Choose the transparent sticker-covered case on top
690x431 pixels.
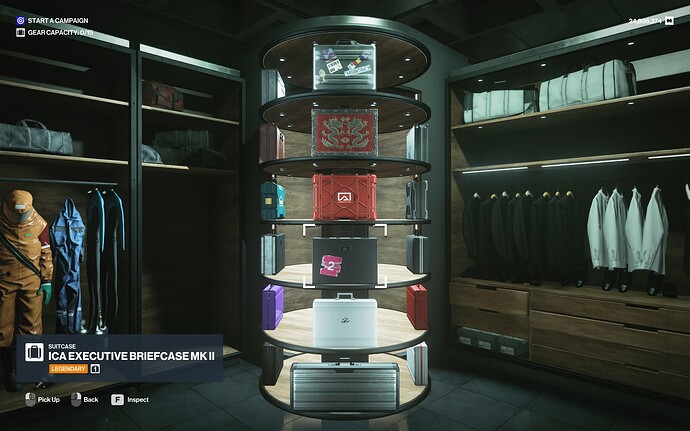click(344, 66)
